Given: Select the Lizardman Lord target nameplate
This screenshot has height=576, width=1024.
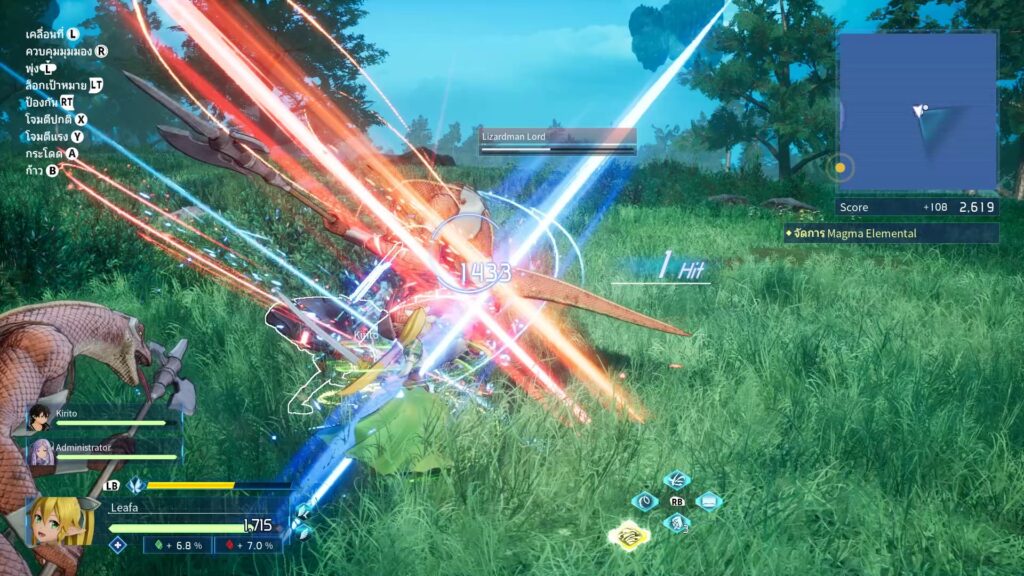Looking at the screenshot, I should point(557,141).
